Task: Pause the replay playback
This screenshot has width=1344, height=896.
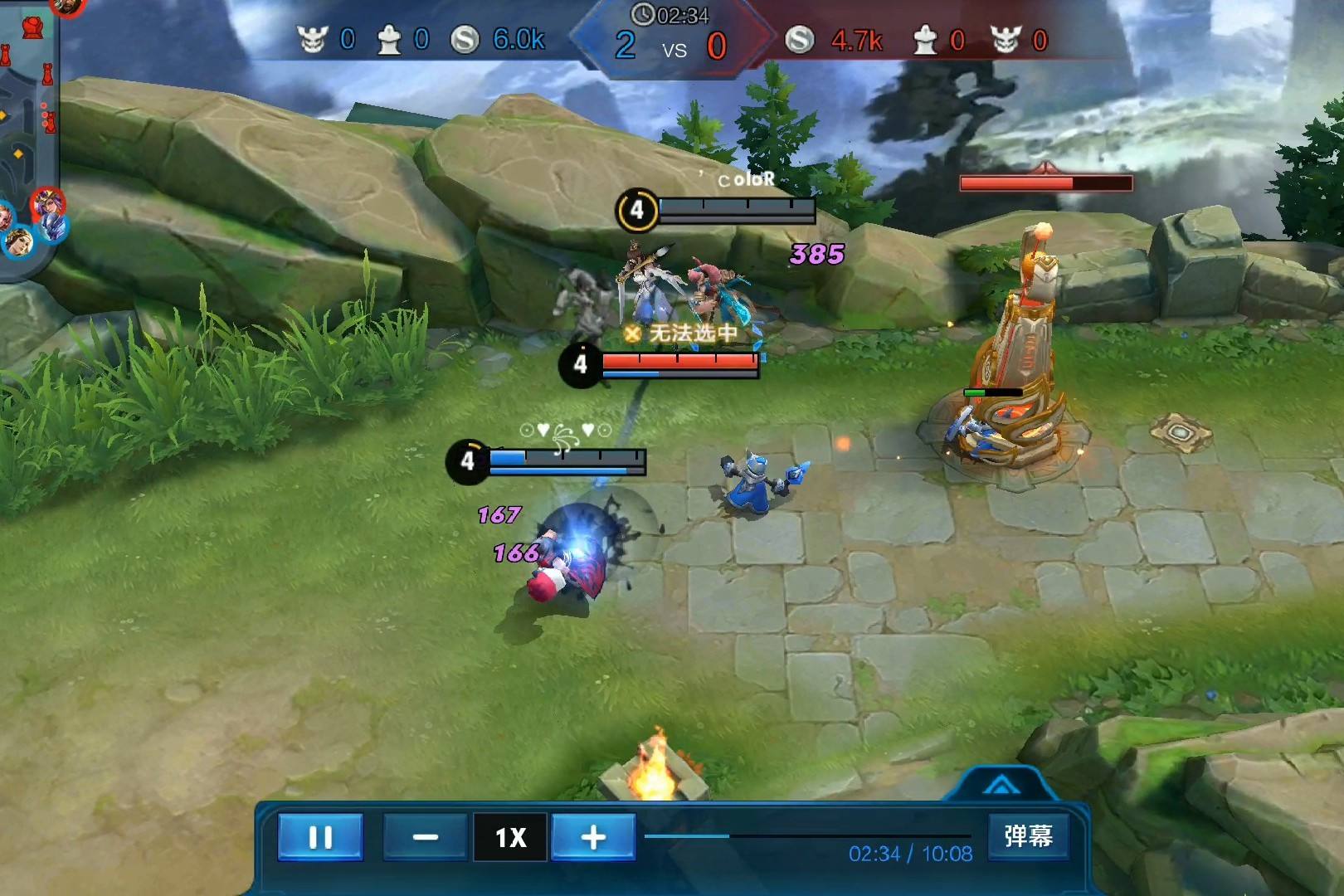Action: tap(320, 836)
